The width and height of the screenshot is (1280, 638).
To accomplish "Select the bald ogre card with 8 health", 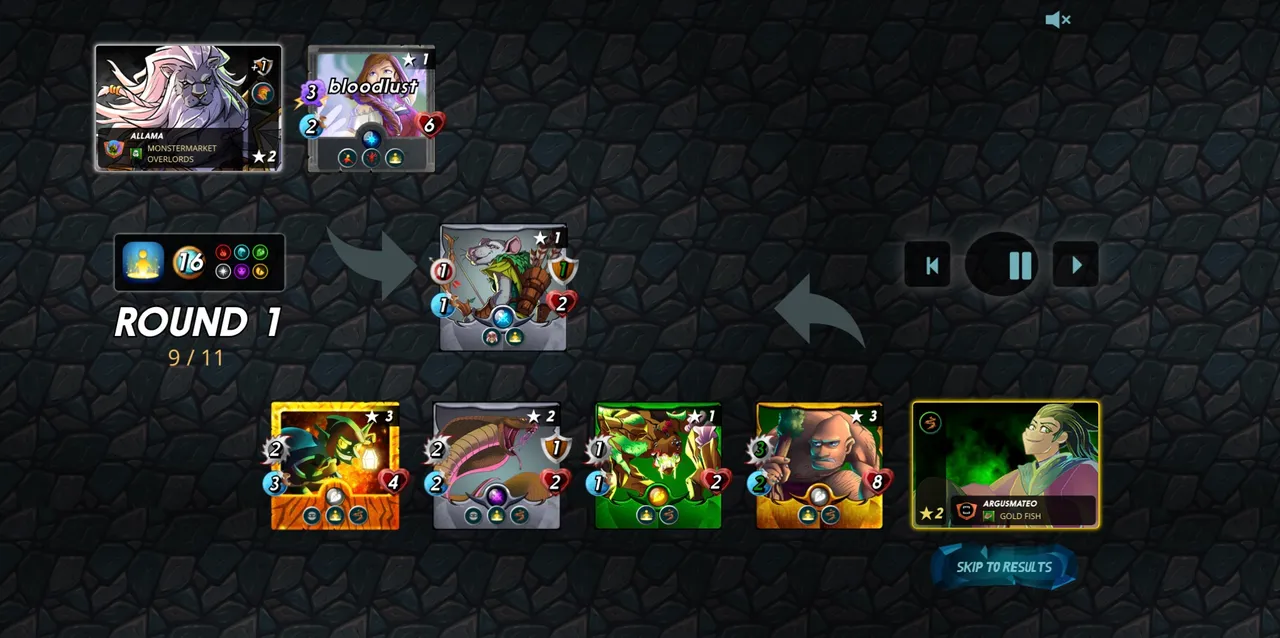I will (x=819, y=465).
